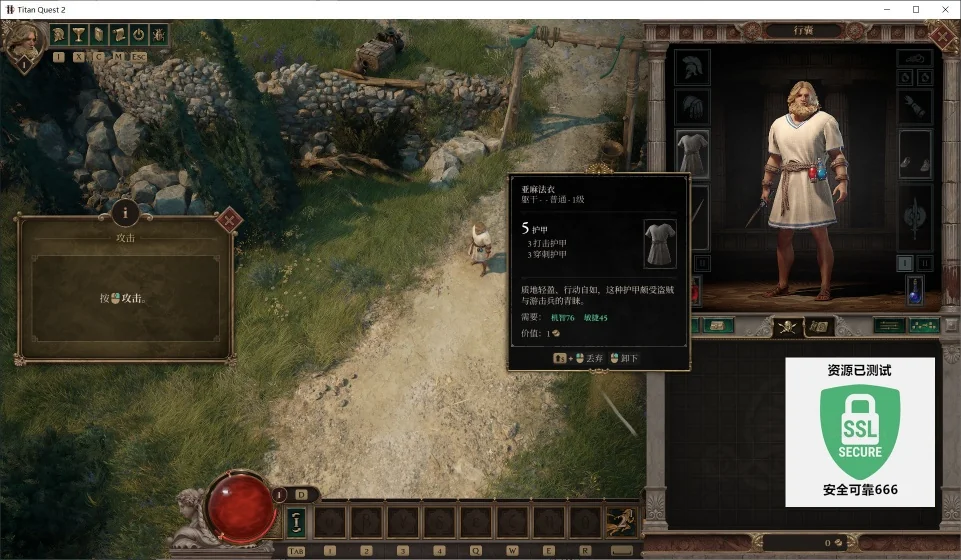Click the power button icon
961x560 pixels.
click(x=138, y=34)
